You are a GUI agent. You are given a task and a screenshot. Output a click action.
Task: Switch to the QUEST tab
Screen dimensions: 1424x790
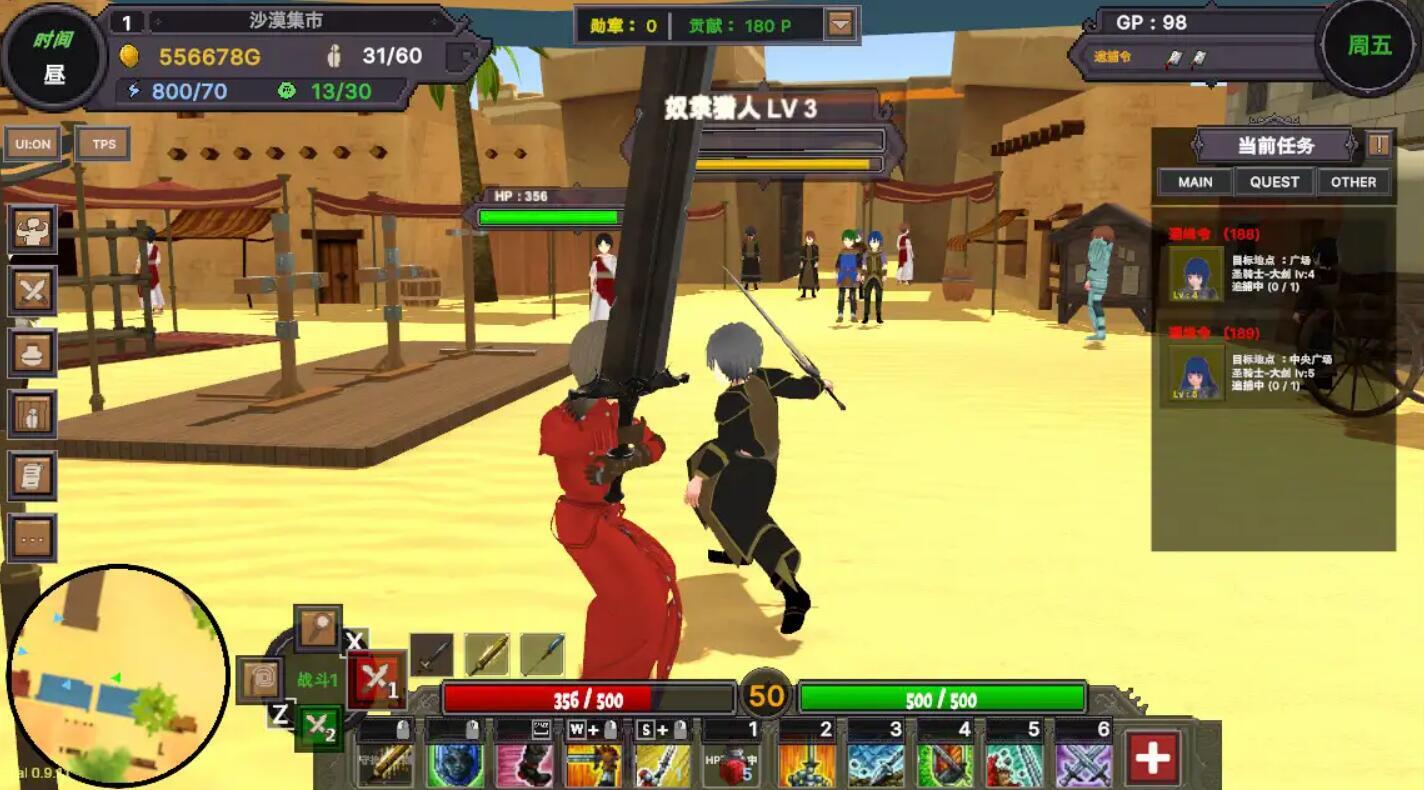[x=1273, y=181]
